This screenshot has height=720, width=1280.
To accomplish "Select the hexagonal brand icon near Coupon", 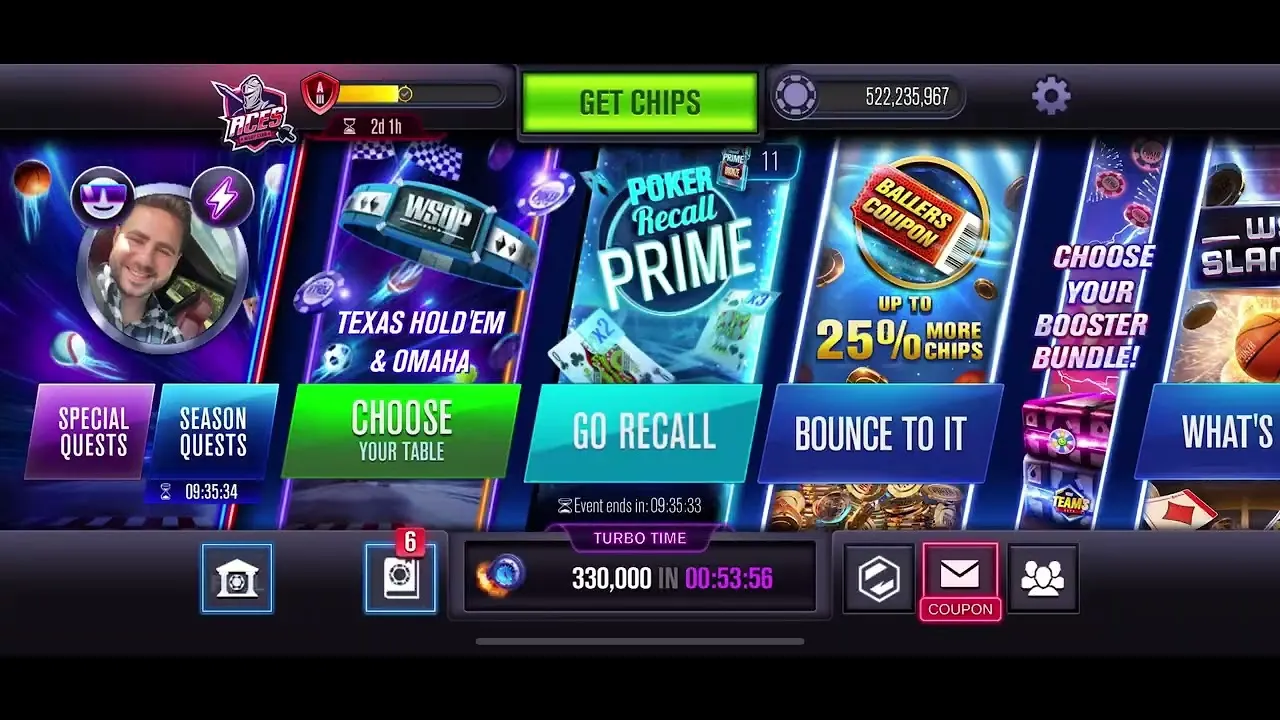I will click(877, 576).
